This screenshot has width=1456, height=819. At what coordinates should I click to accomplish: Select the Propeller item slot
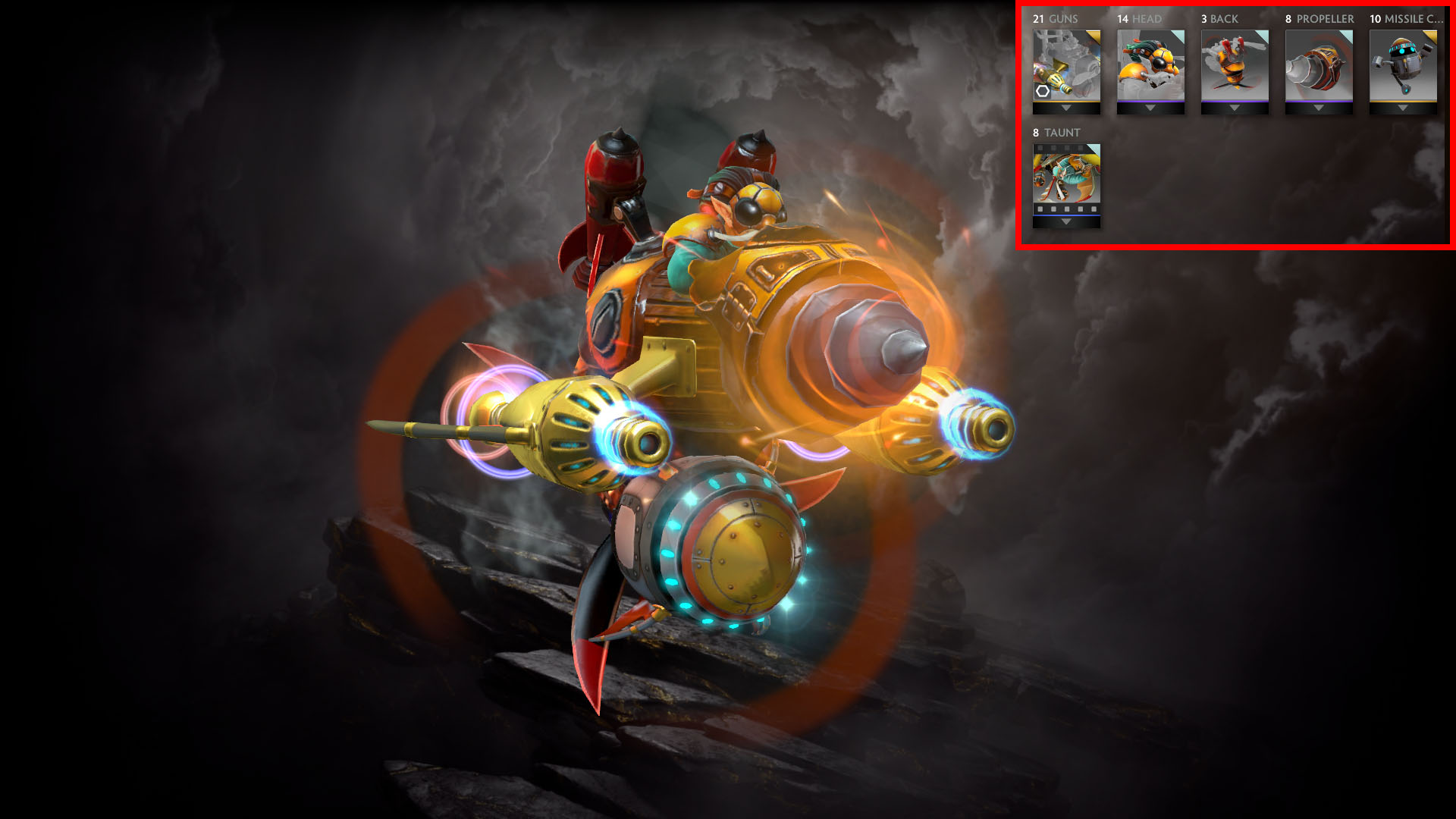coord(1319,65)
